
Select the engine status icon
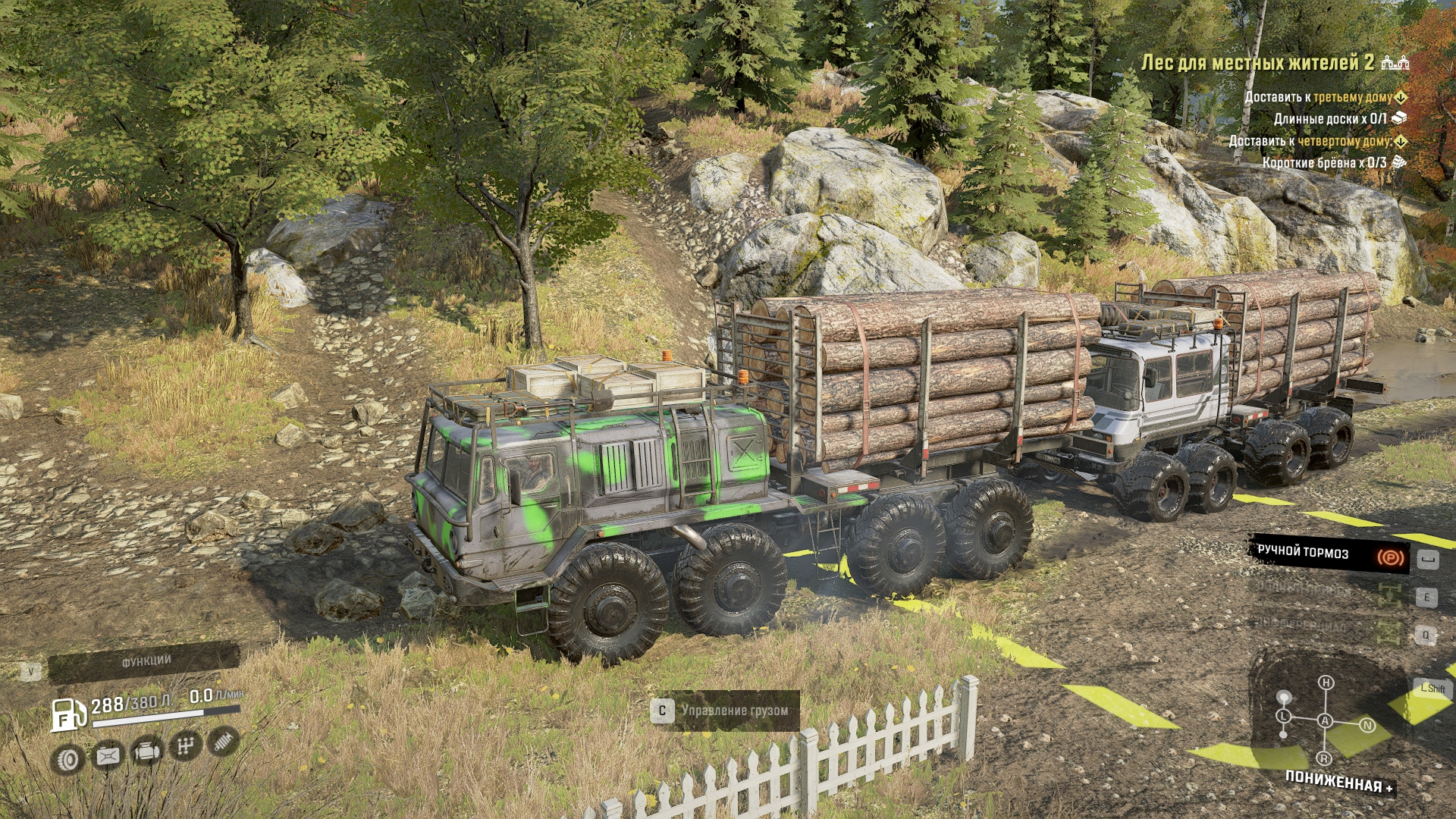(146, 752)
